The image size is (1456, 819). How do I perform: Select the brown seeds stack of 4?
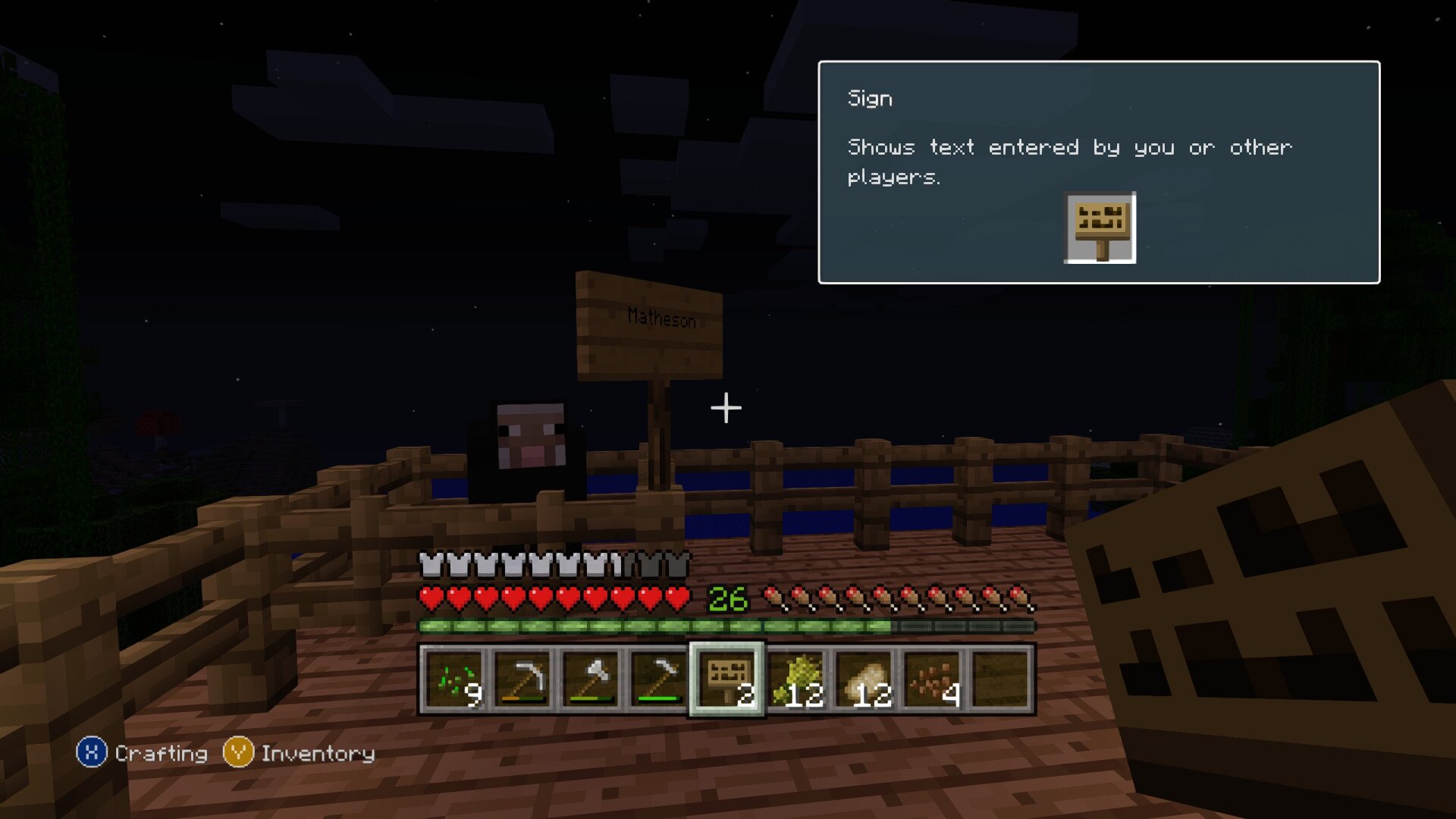[x=933, y=679]
